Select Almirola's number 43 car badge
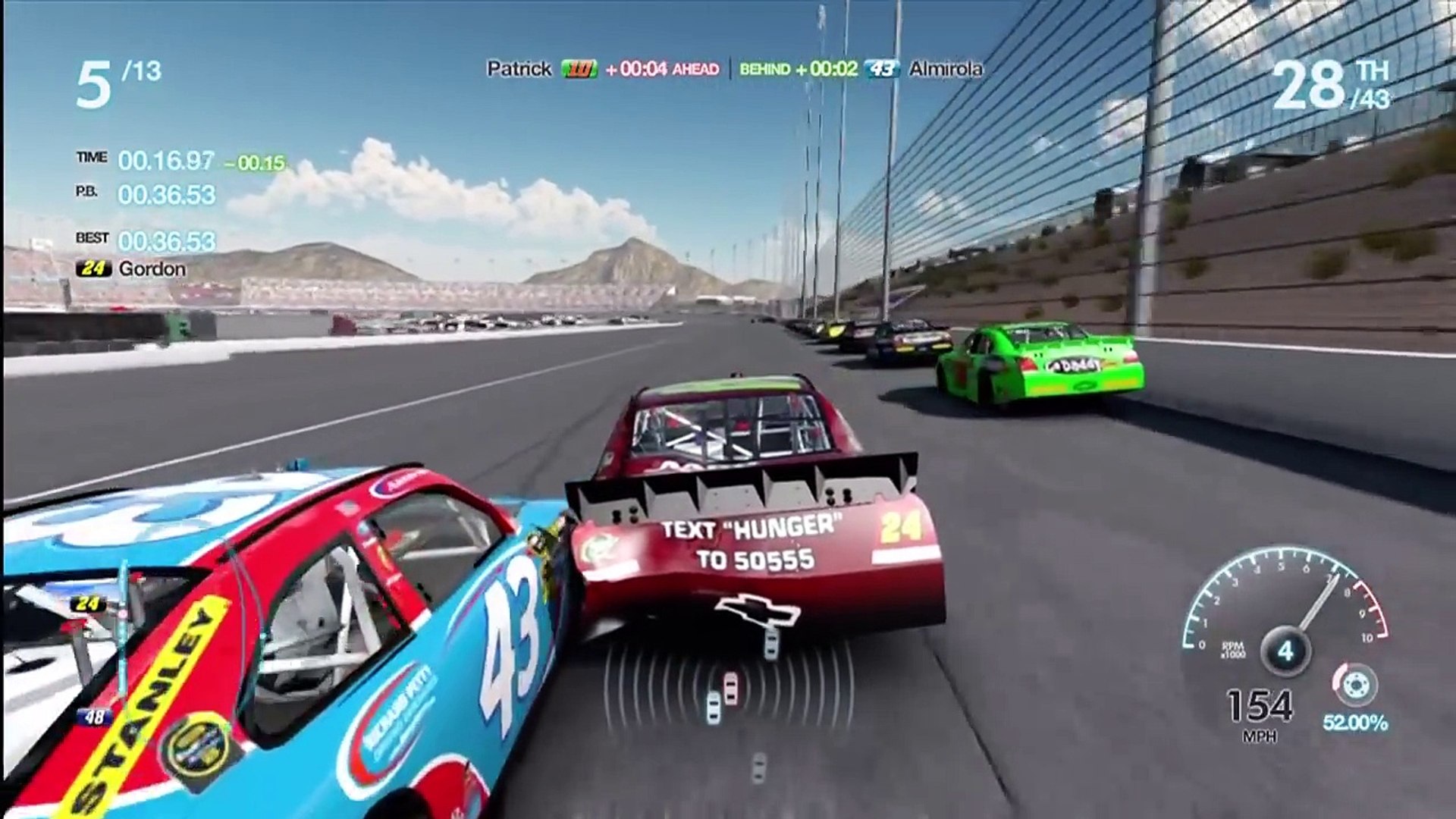The width and height of the screenshot is (1456, 819). point(882,69)
